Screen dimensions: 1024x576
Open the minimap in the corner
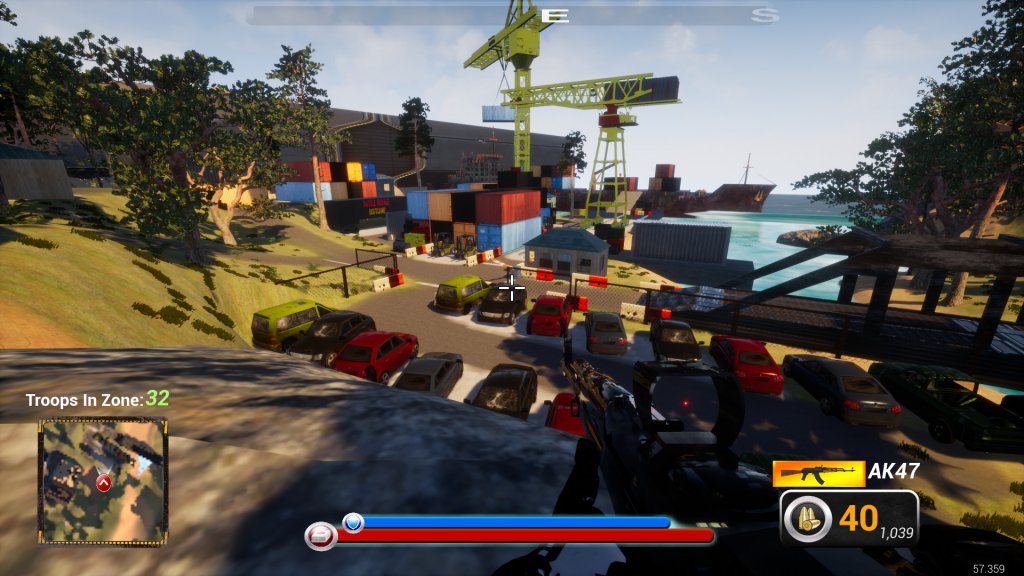102,481
